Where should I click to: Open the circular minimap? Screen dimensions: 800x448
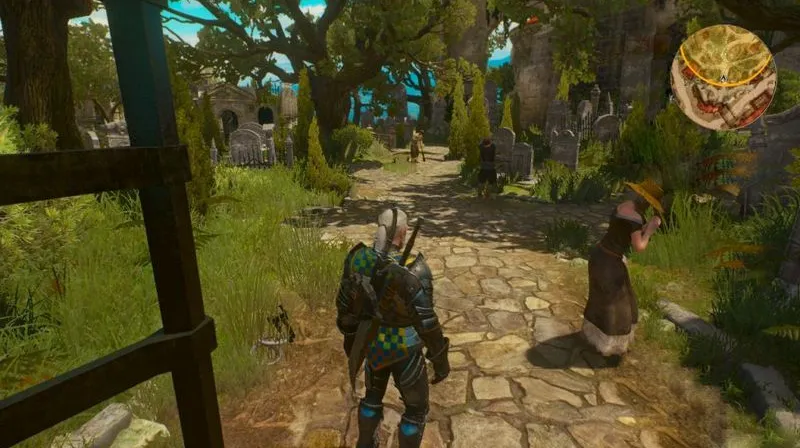tap(722, 76)
